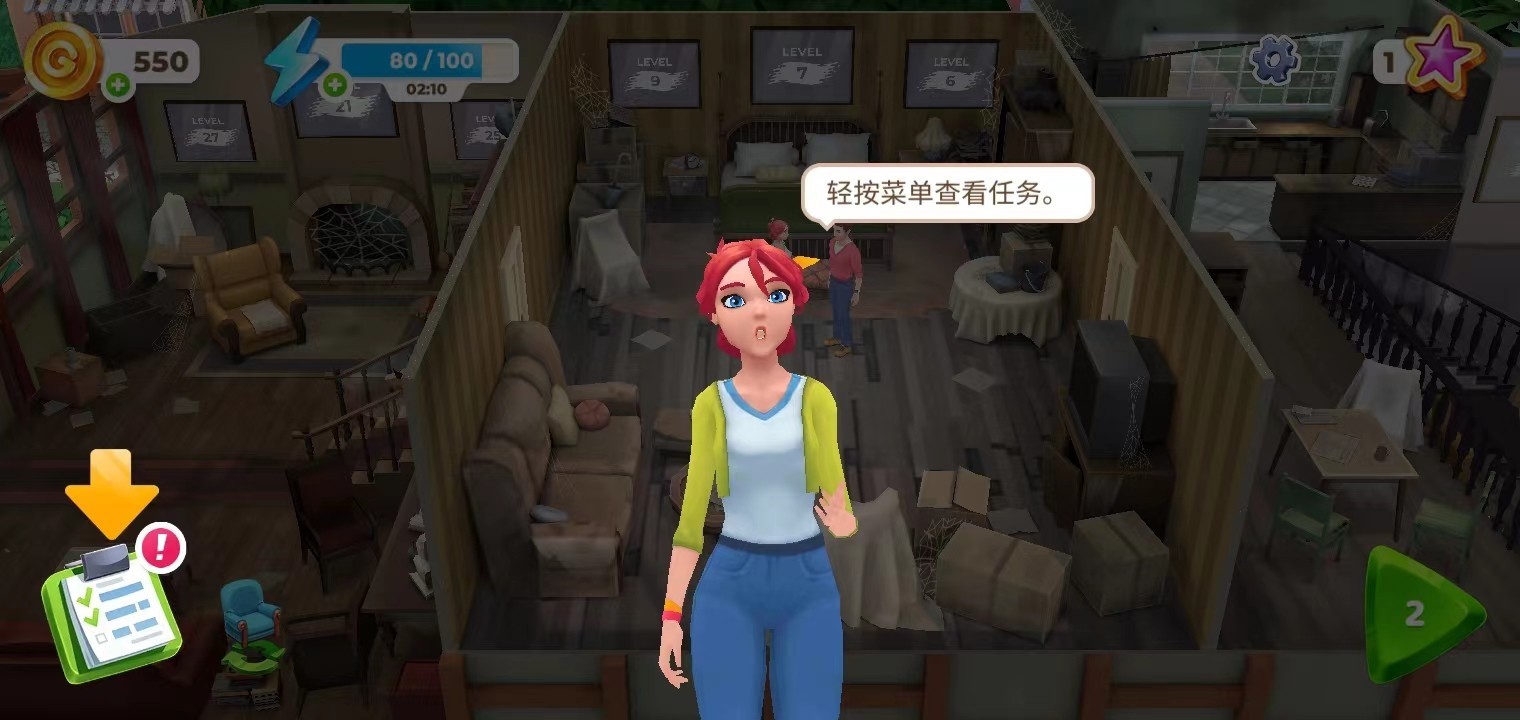This screenshot has width=1520, height=720.
Task: Tap the blue armchair near the bottom left
Action: pyautogui.click(x=249, y=610)
